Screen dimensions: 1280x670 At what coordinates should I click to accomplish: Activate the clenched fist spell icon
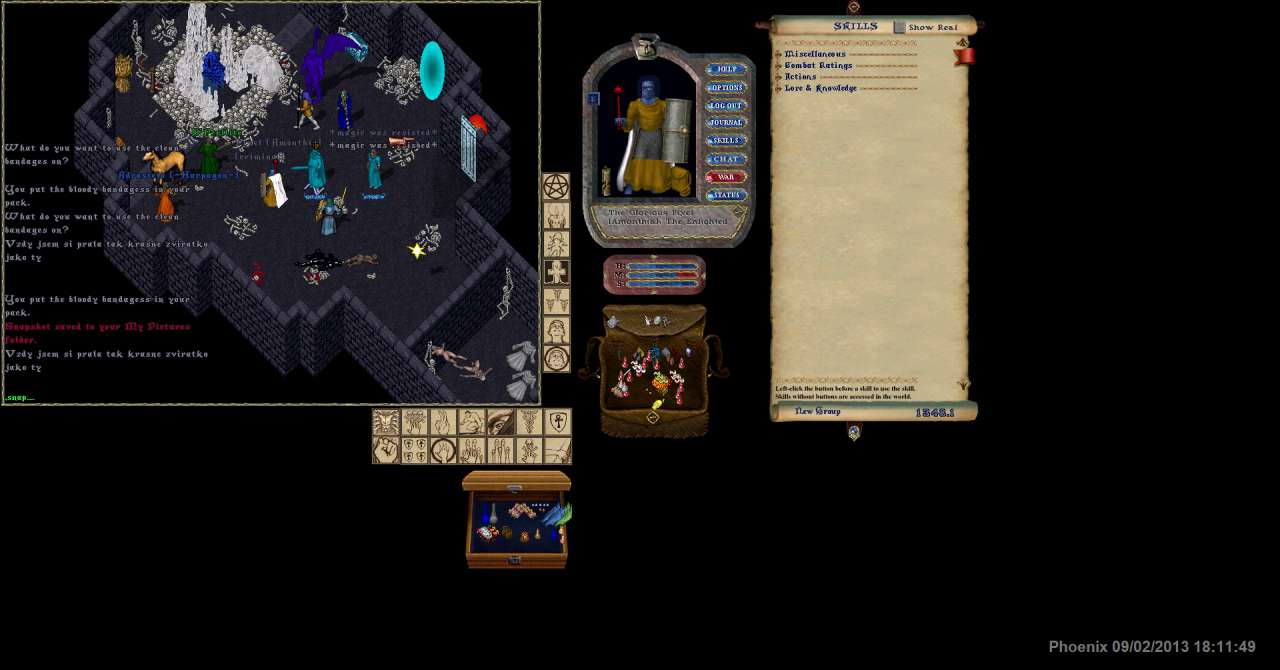tap(386, 450)
